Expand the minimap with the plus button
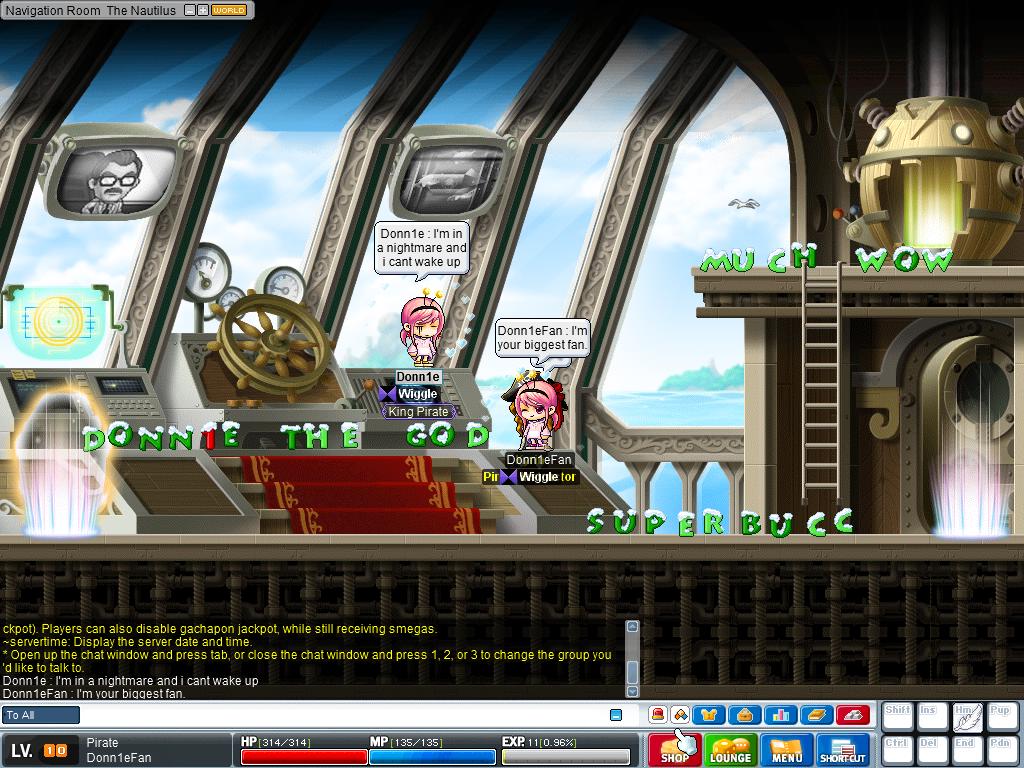1024x768 pixels. click(203, 10)
